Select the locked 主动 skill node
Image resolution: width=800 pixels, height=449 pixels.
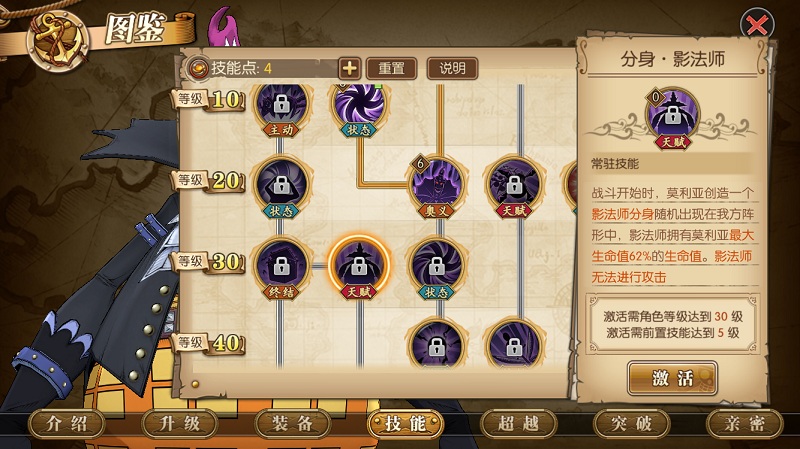pos(280,106)
